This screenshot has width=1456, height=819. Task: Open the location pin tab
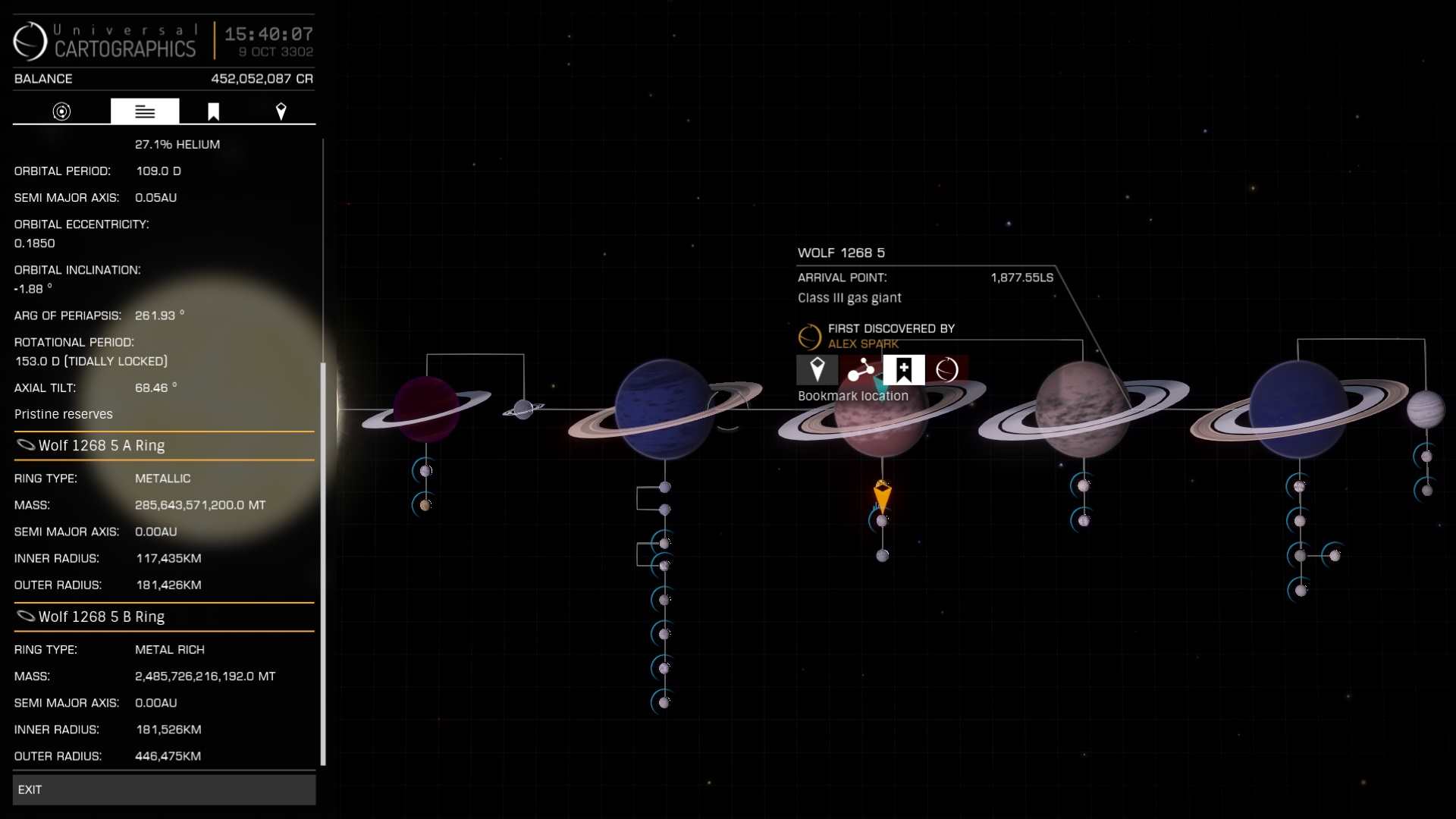click(x=281, y=111)
